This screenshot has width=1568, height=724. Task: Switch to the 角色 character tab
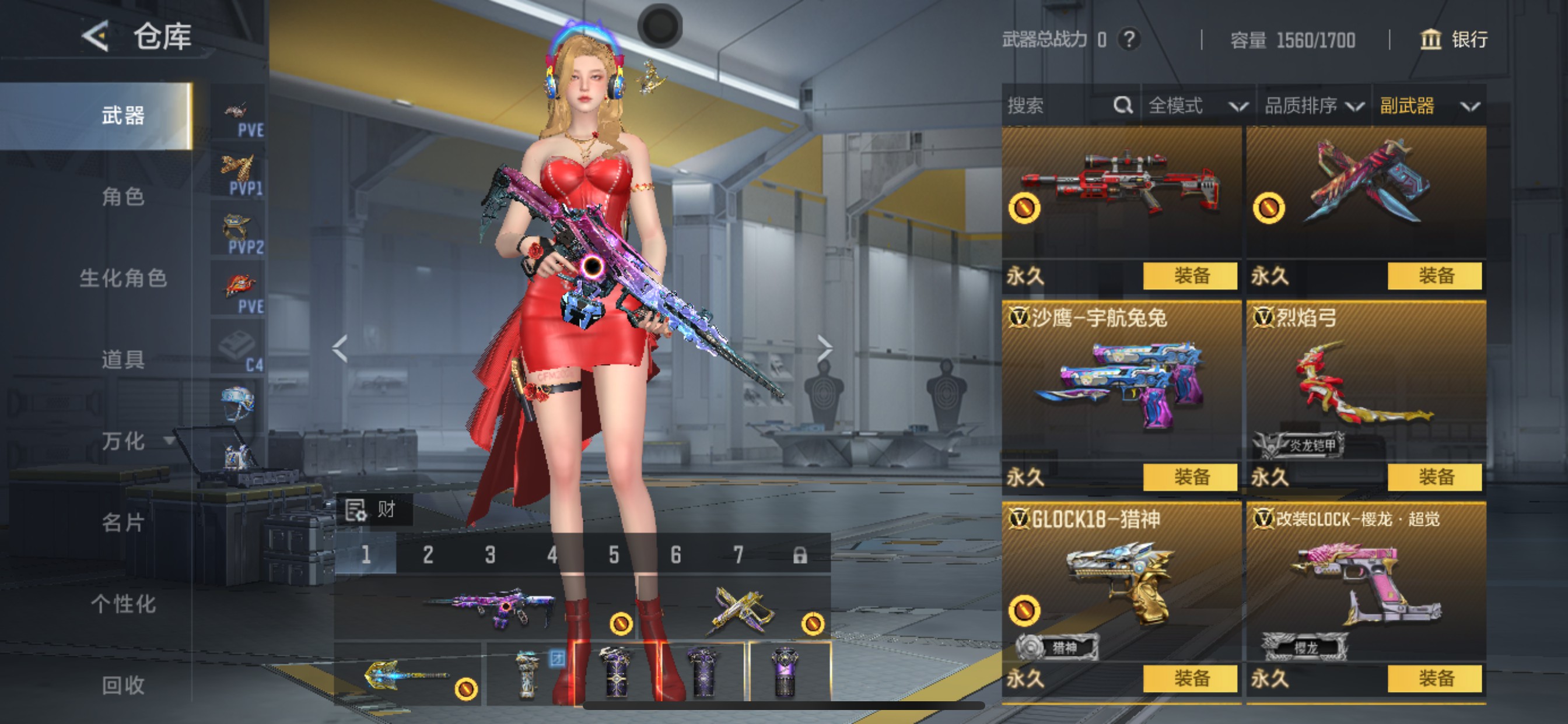pos(123,196)
